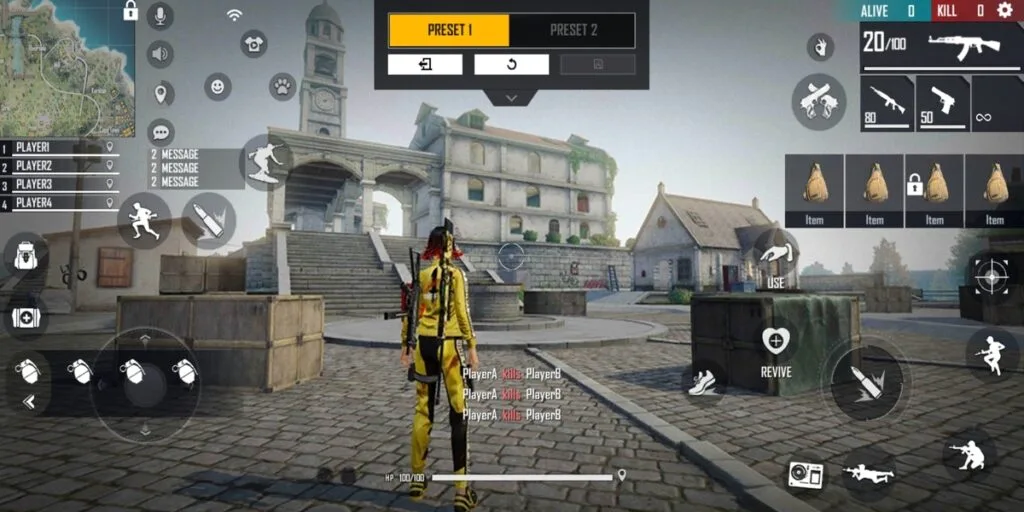Click the reset arrow button under presets

point(511,65)
